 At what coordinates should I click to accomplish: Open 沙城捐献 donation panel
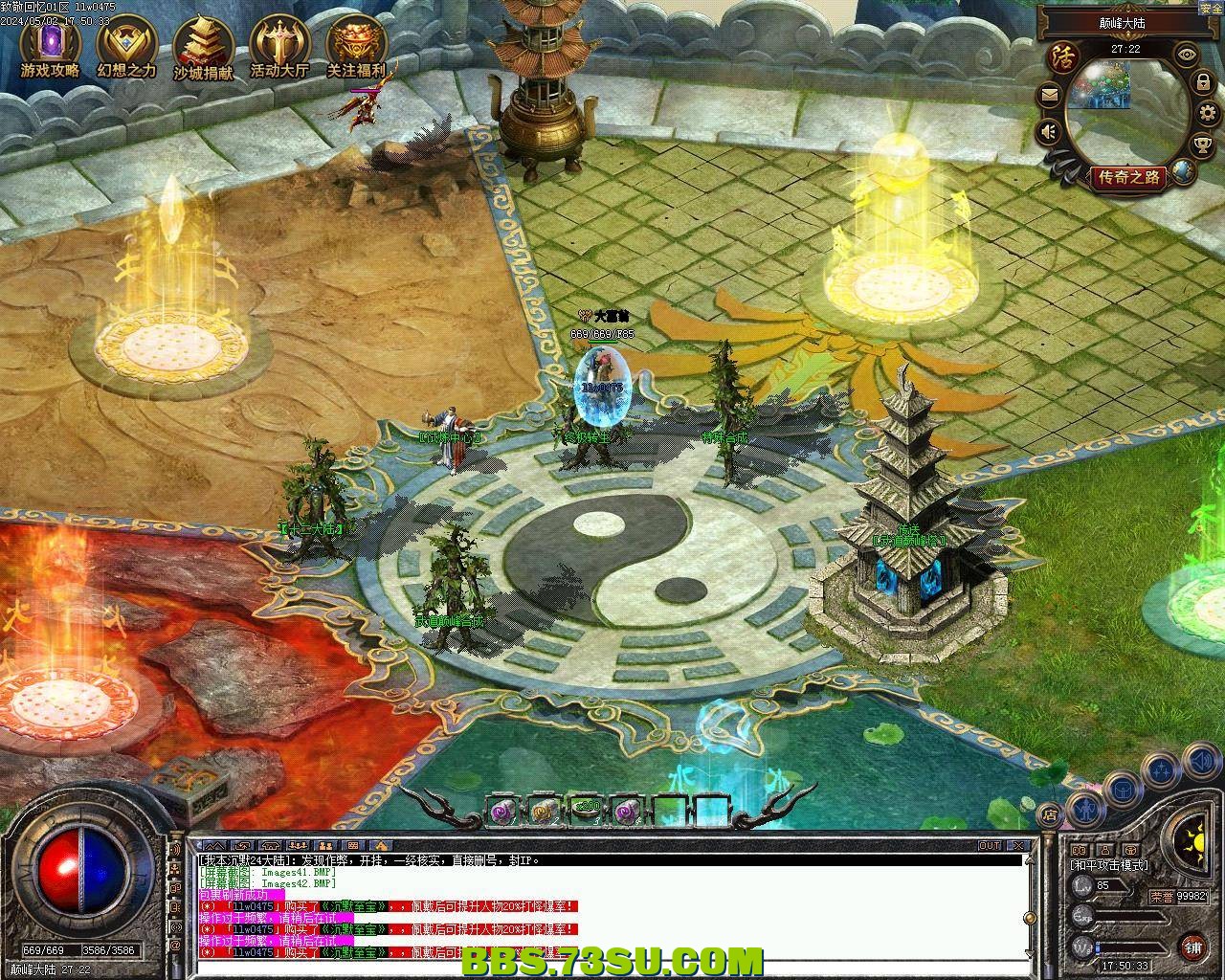click(203, 46)
